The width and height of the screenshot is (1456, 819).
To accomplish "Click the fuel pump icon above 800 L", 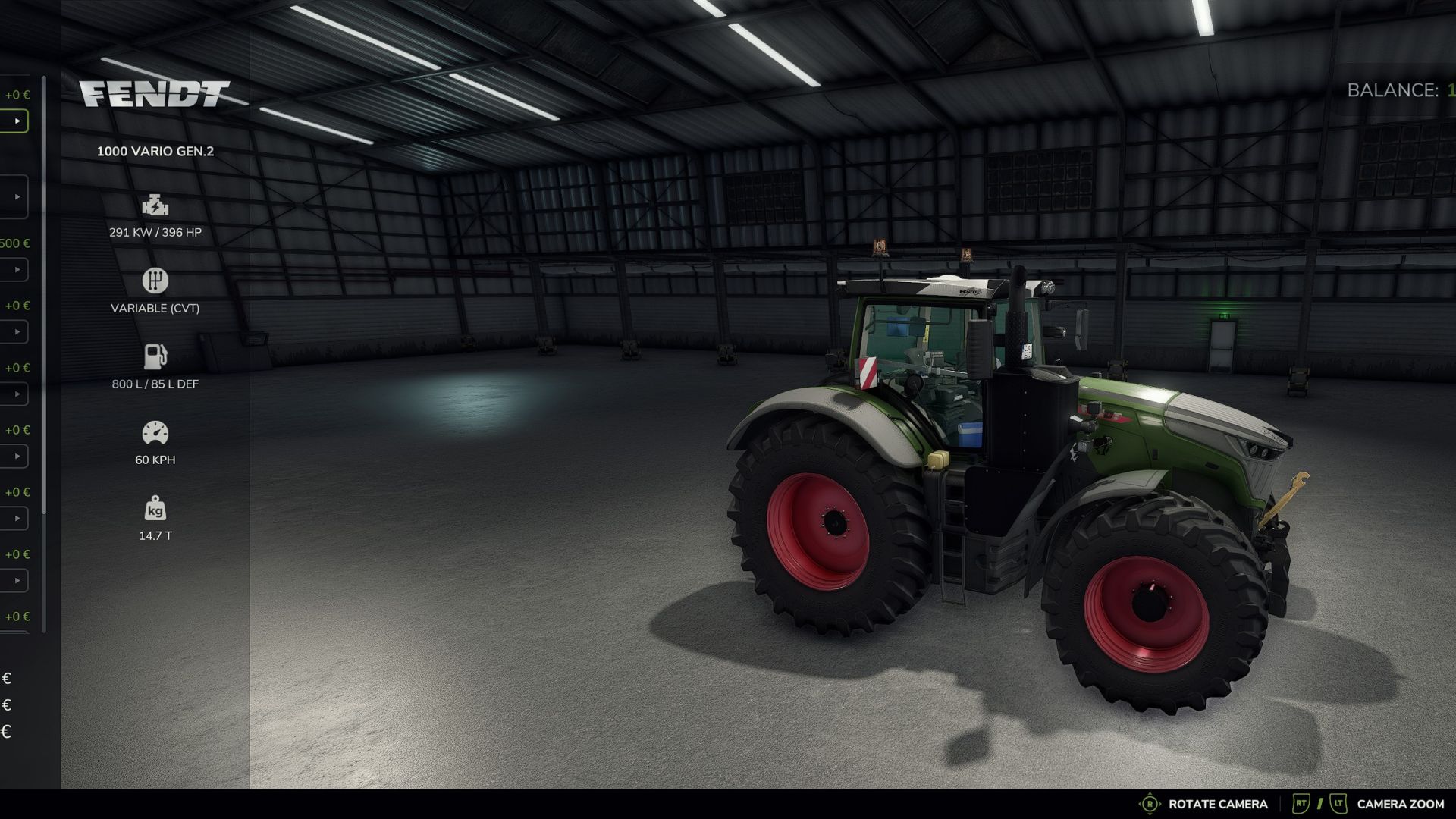I will (154, 356).
